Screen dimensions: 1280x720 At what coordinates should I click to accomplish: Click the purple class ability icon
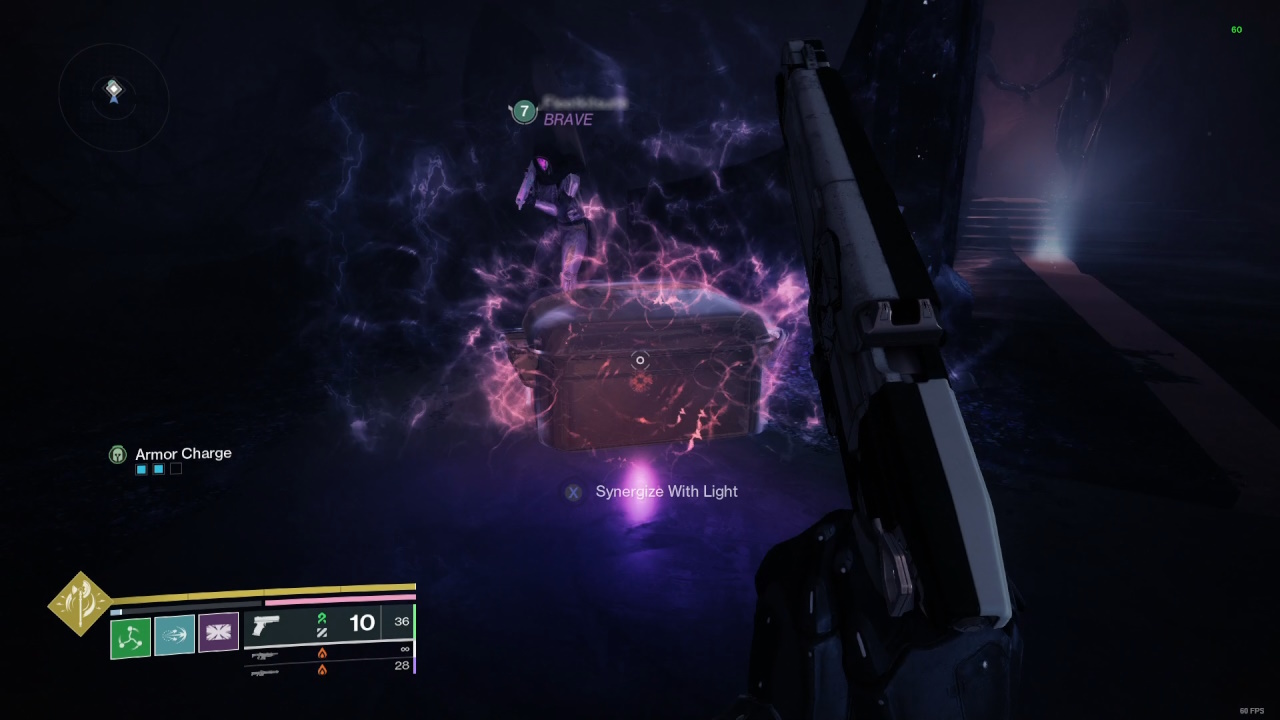point(218,636)
